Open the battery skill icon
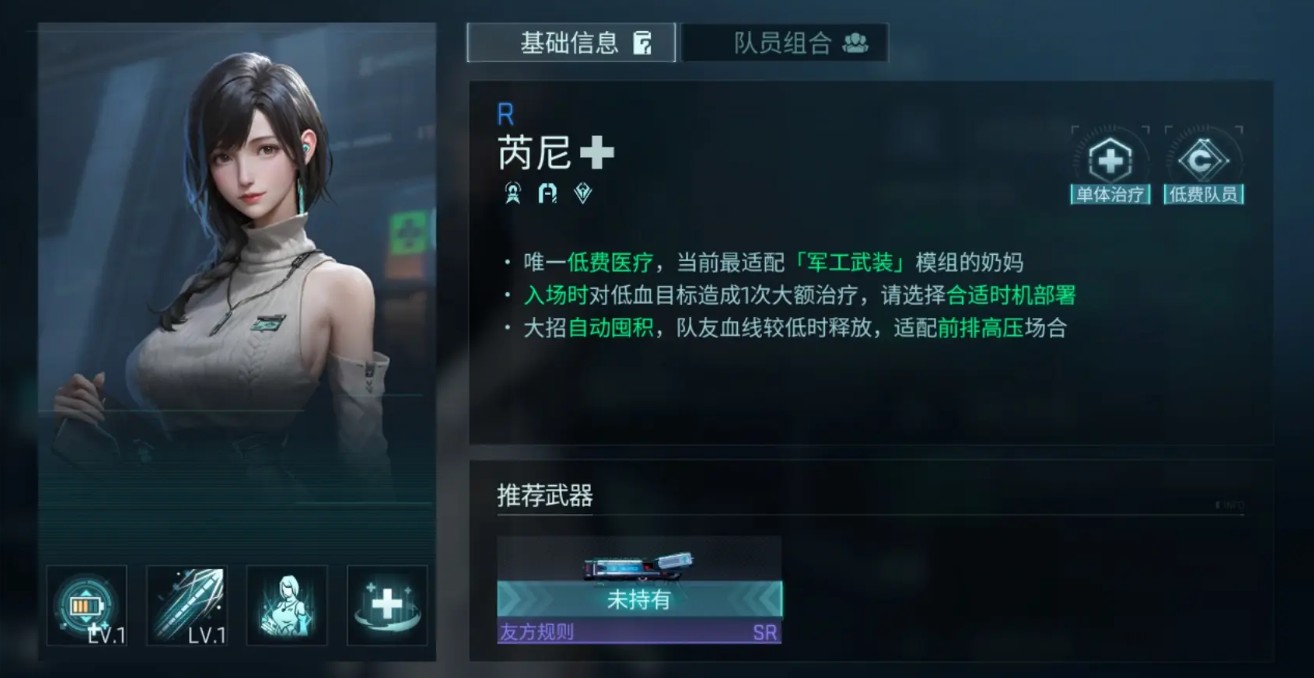Viewport: 1314px width, 678px height. click(x=87, y=605)
